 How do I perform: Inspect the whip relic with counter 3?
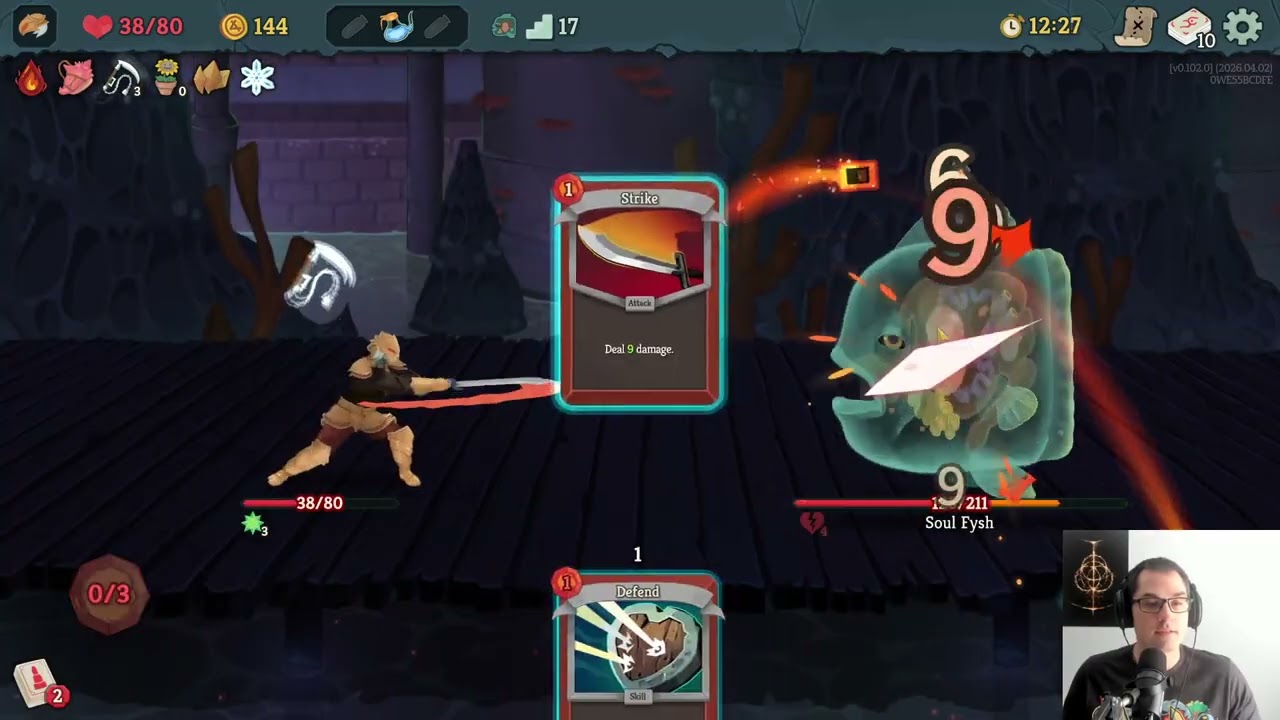[121, 78]
